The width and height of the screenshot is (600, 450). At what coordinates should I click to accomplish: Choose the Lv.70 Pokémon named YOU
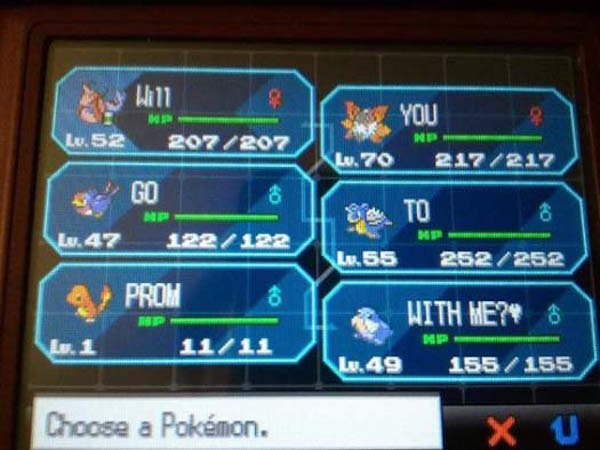[448, 131]
